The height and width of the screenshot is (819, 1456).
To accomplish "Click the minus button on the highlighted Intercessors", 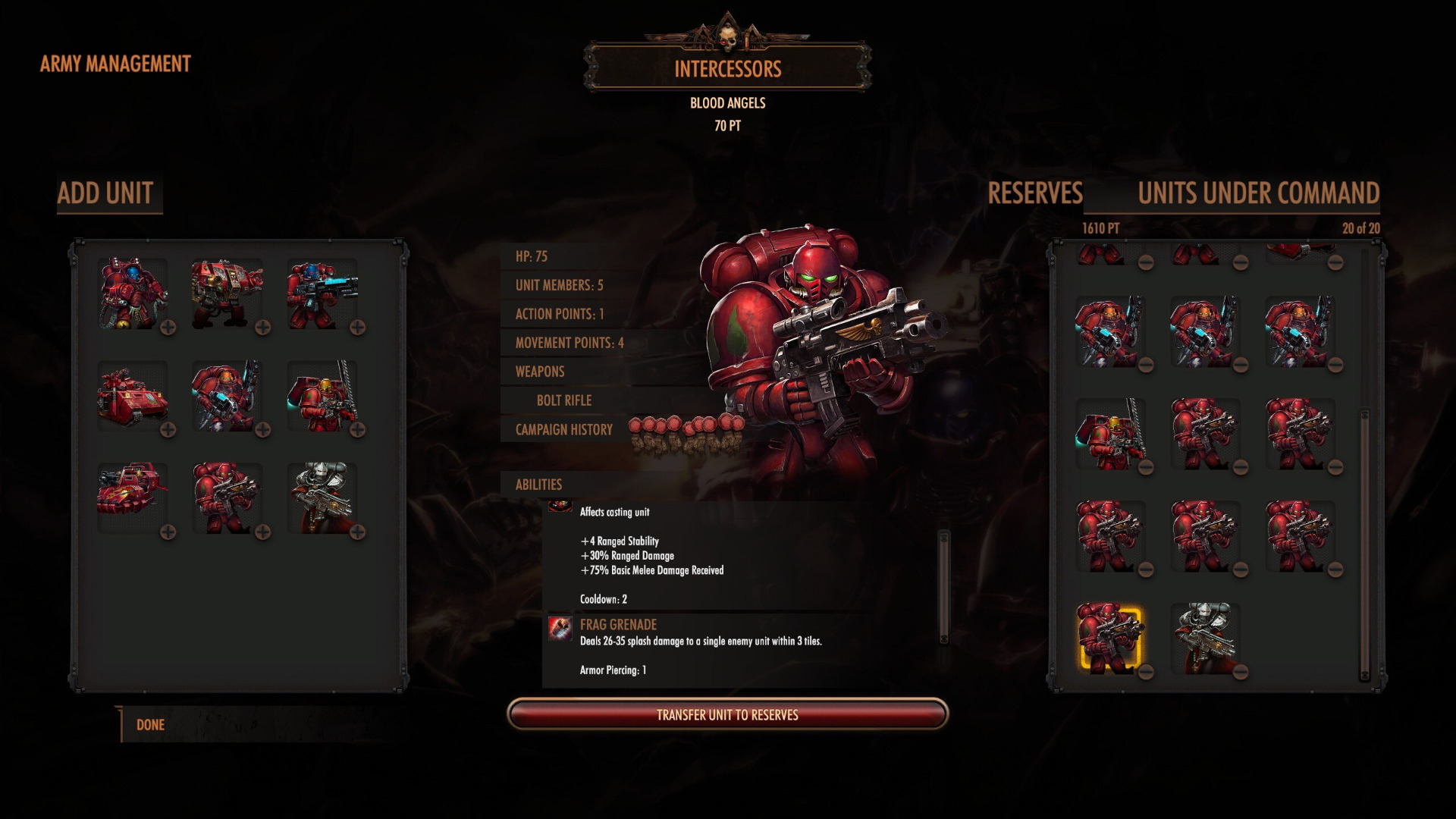I will pos(1146,672).
